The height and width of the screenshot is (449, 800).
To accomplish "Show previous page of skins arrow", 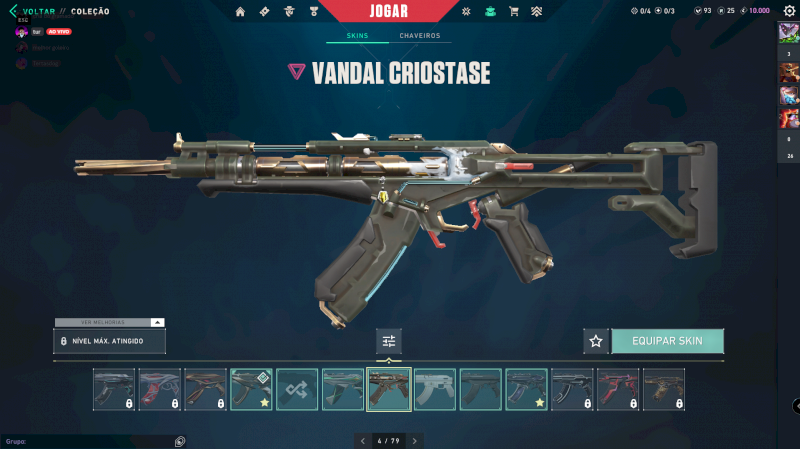I will [363, 440].
